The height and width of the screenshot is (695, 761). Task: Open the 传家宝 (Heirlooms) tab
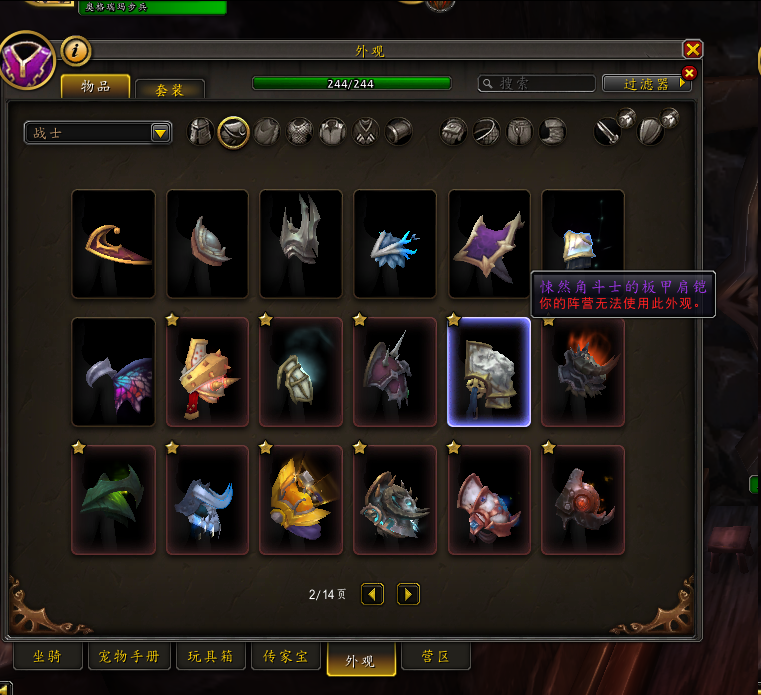coord(285,657)
